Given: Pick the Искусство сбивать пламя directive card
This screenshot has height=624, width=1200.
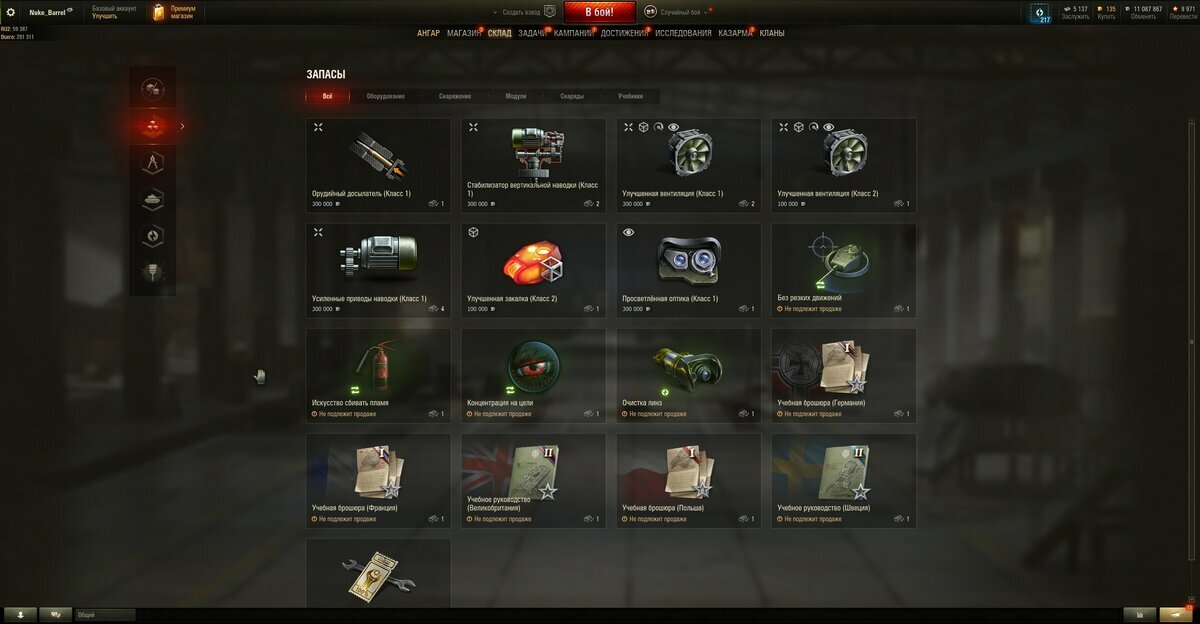Looking at the screenshot, I should pyautogui.click(x=378, y=375).
